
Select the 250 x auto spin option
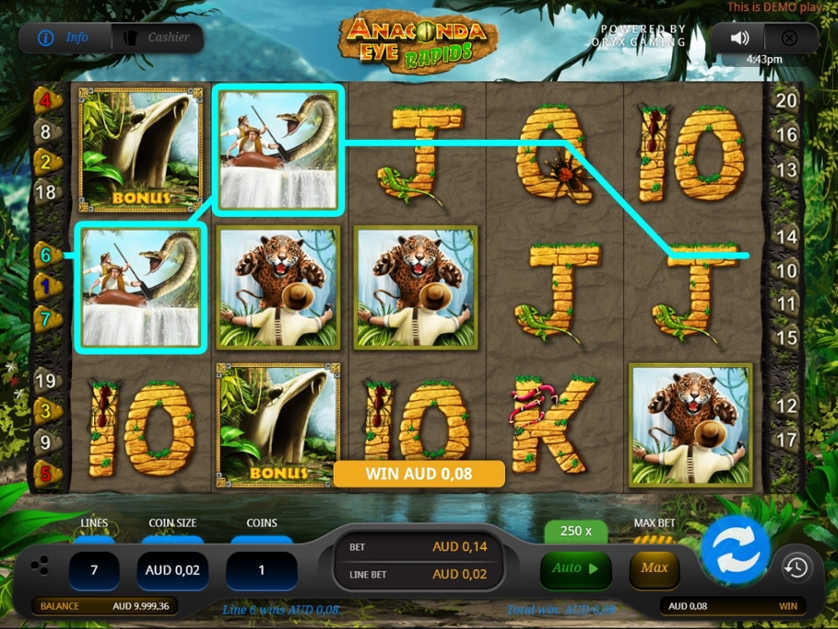576,531
